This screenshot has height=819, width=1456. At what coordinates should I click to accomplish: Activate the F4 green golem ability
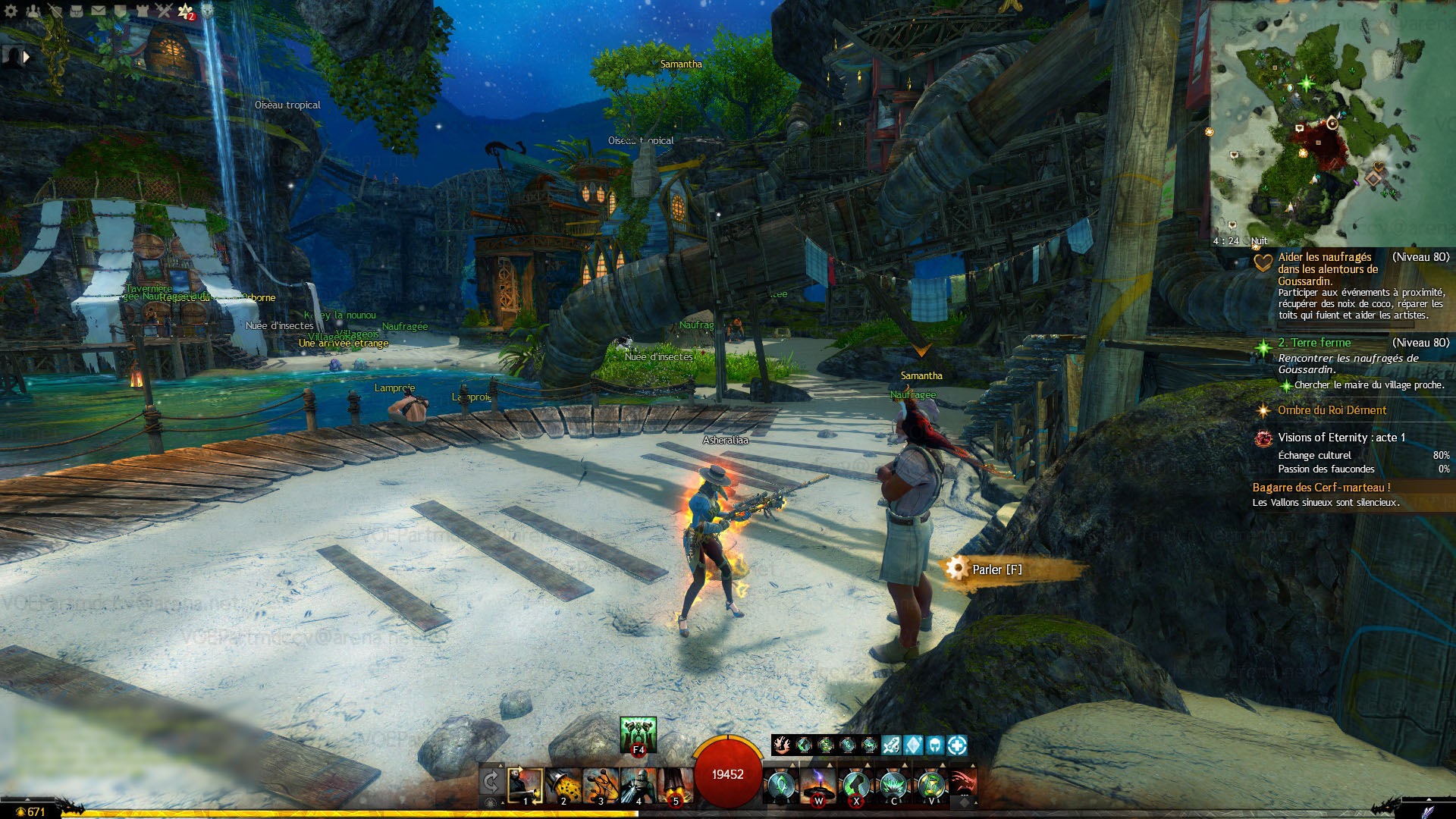tap(638, 735)
